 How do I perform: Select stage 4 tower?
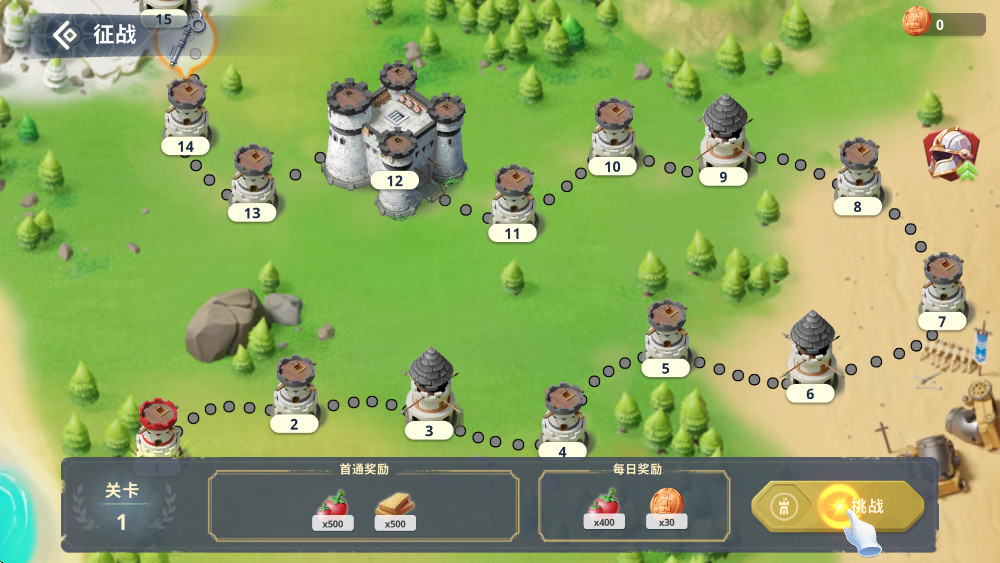[564, 415]
